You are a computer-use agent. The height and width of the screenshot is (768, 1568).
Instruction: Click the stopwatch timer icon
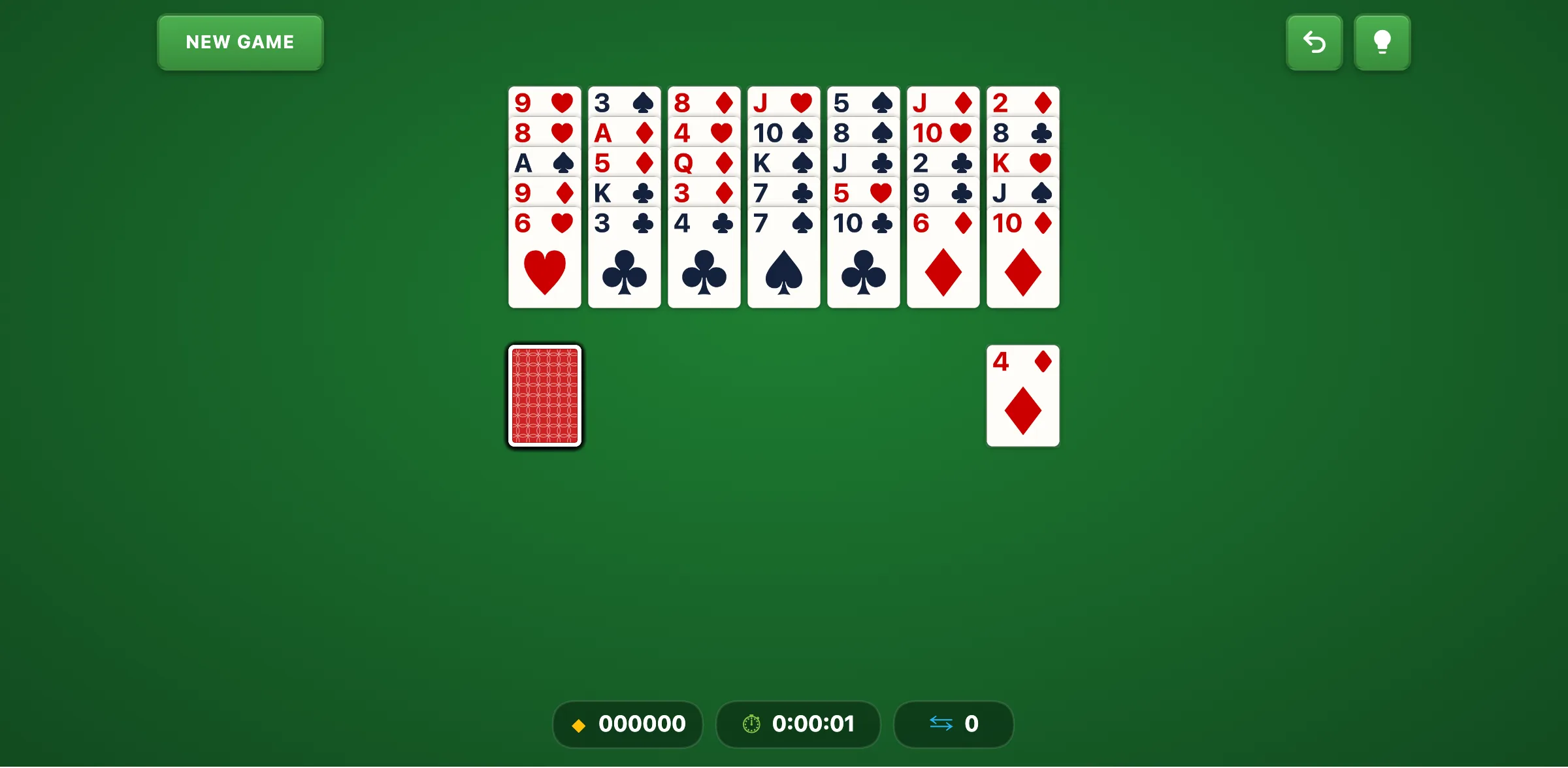click(751, 724)
